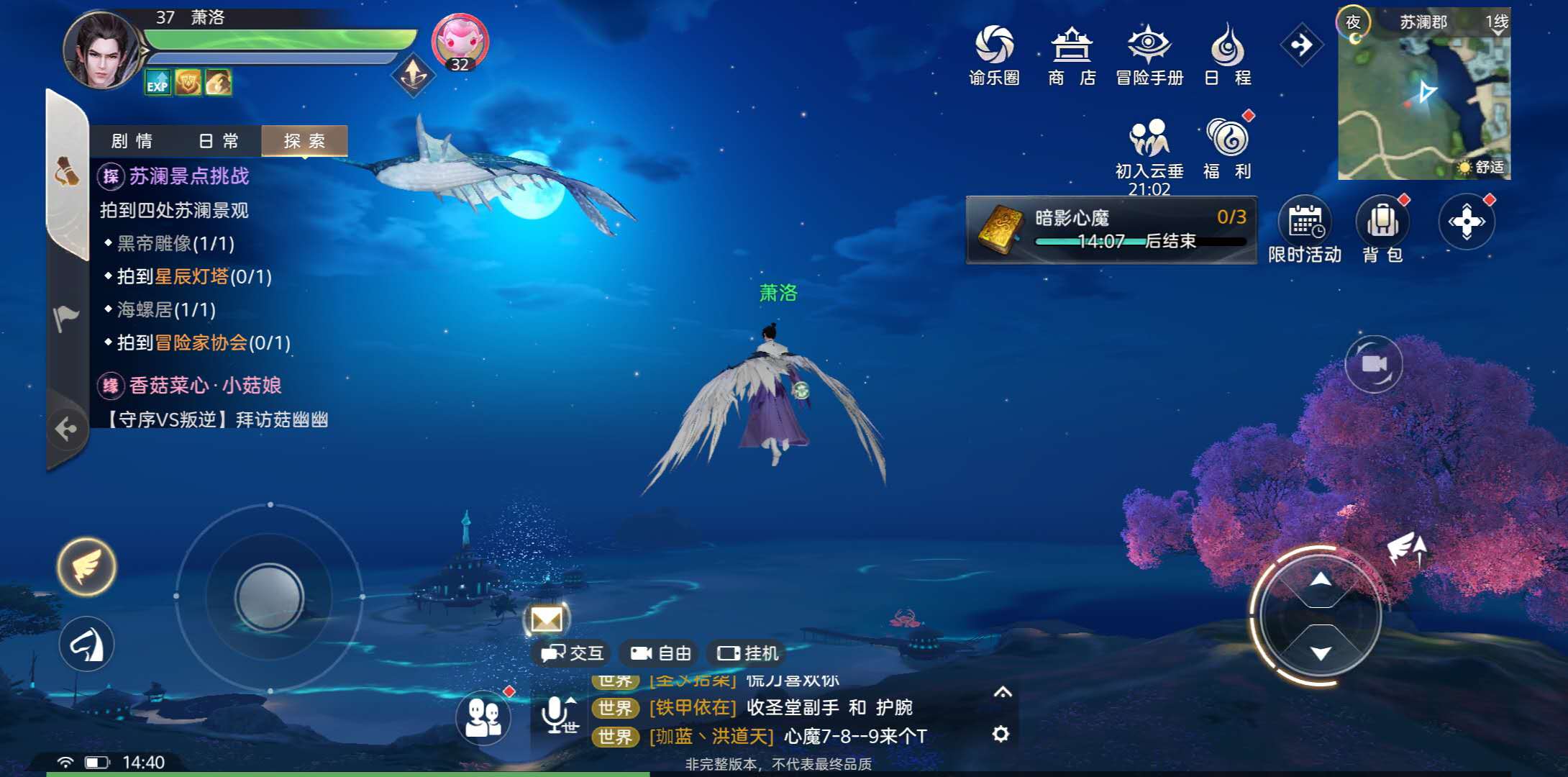Click the 交互 interaction button

[x=573, y=653]
